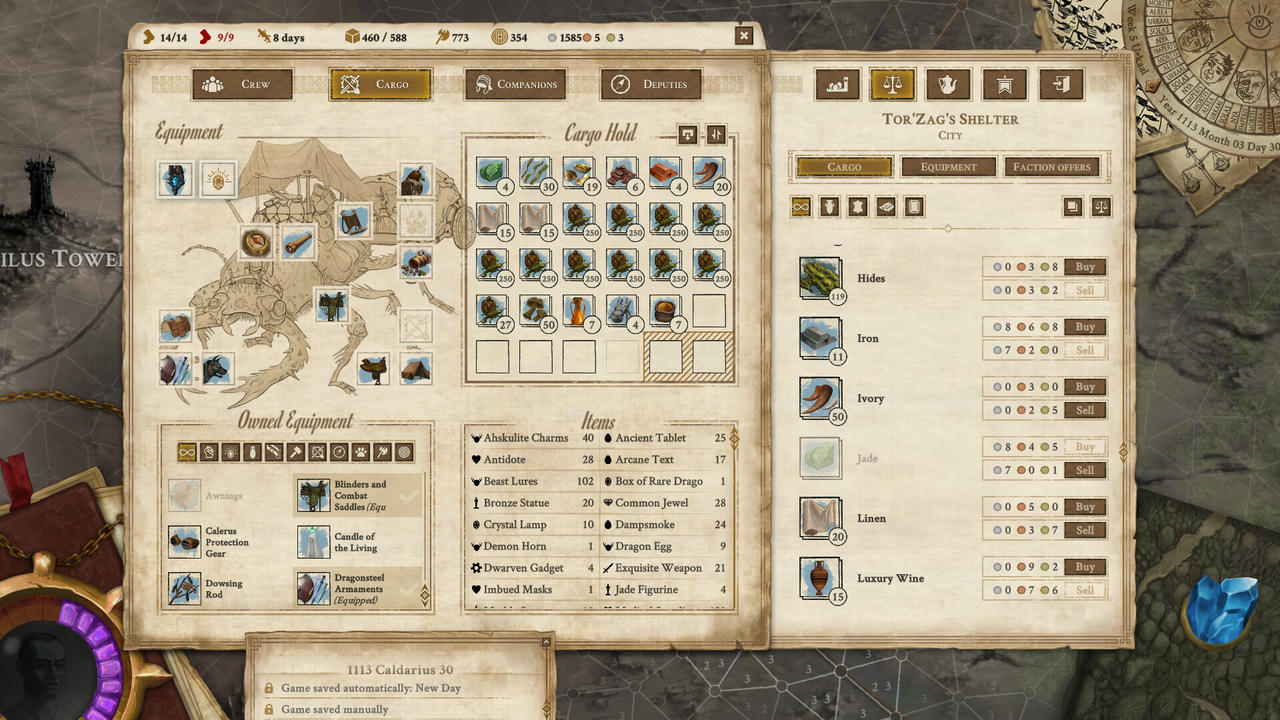1280x720 pixels.
Task: Open the faction banner panel icon
Action: [1005, 85]
